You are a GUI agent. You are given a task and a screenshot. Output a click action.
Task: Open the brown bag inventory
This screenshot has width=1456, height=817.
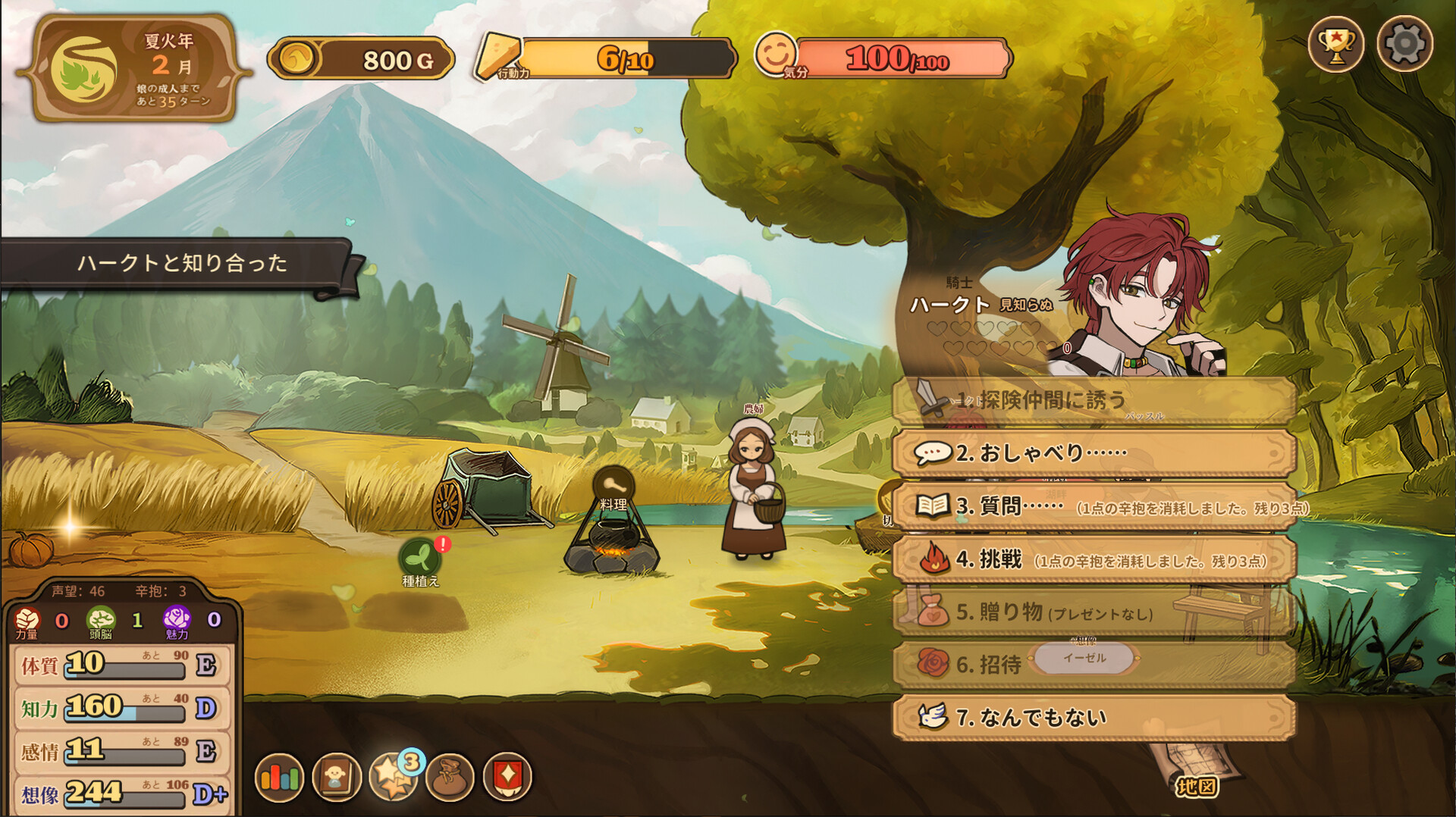[450, 777]
